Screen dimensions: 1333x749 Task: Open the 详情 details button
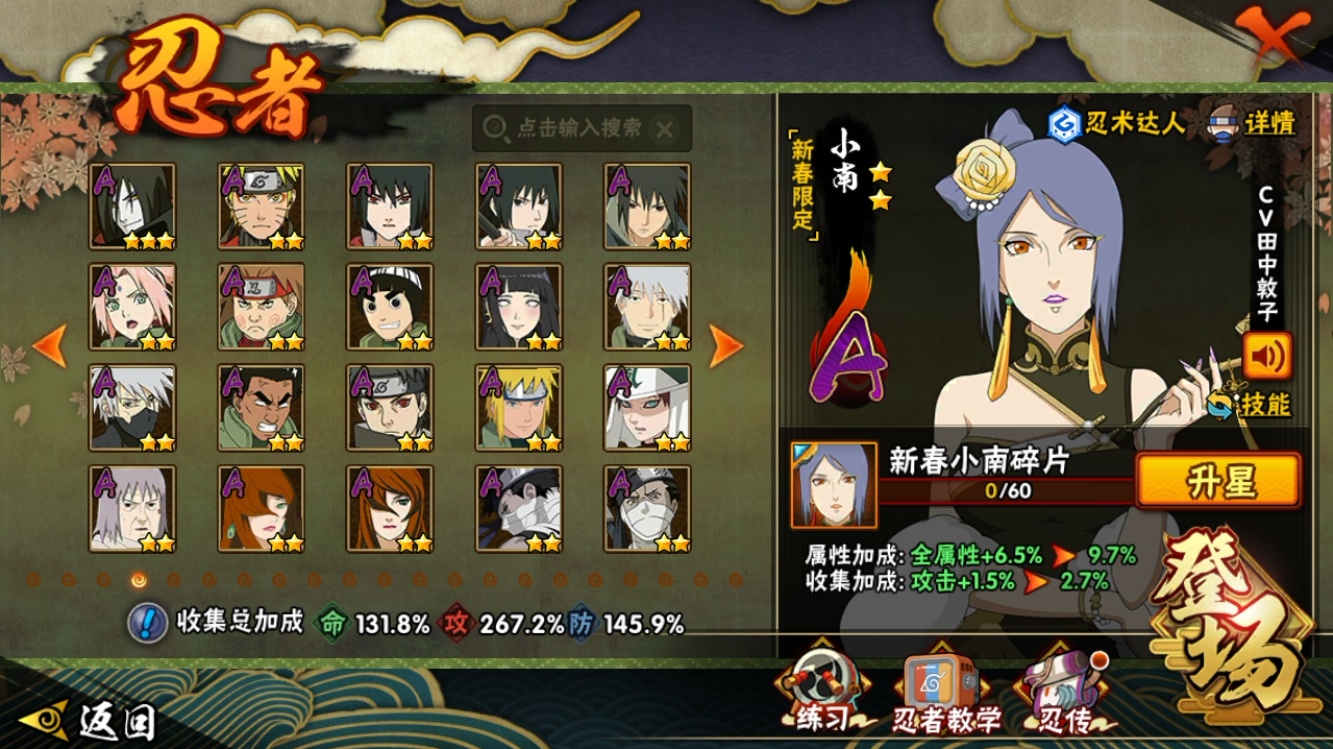(x=1252, y=123)
